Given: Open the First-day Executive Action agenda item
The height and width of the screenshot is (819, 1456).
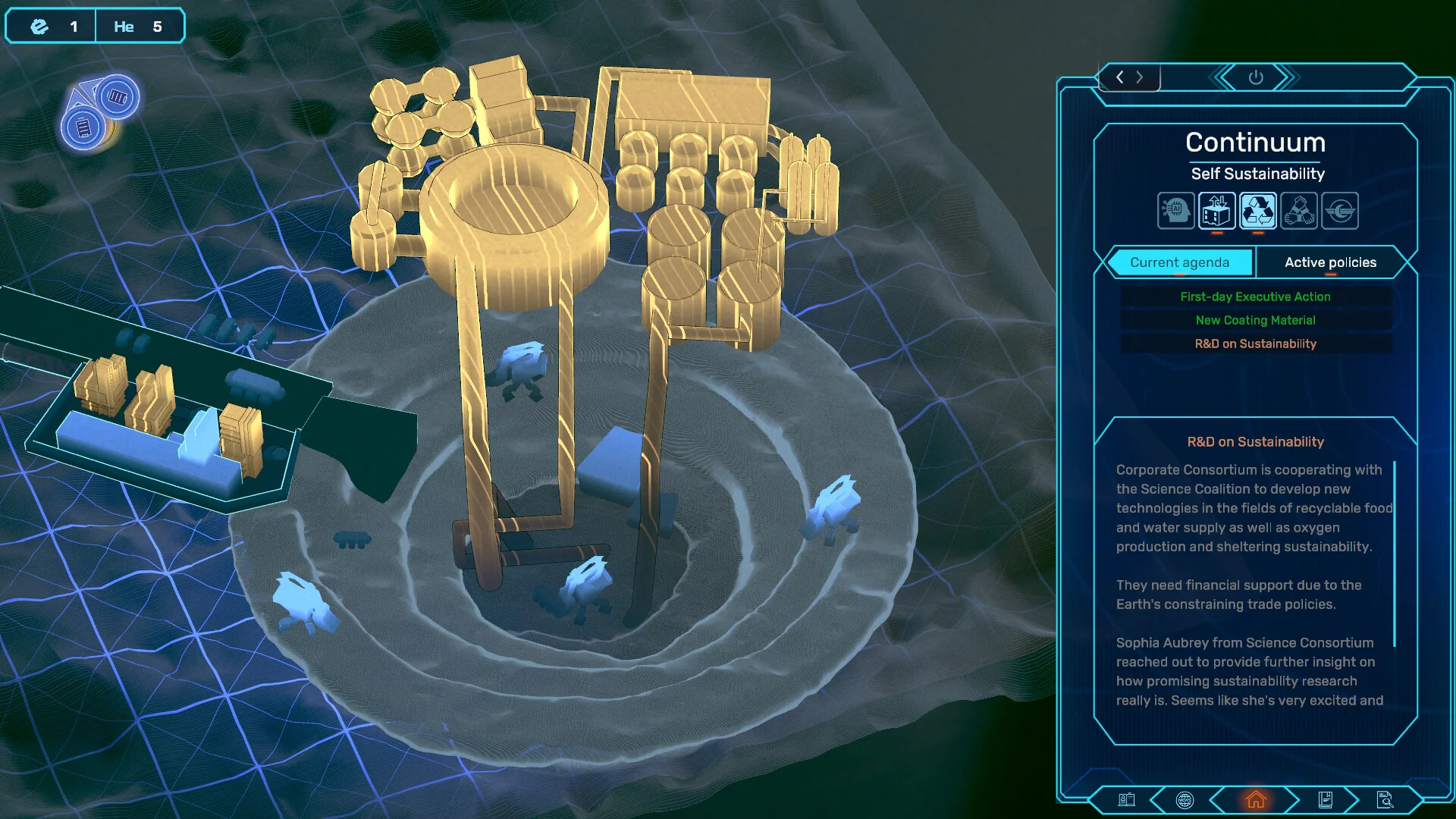Looking at the screenshot, I should (x=1255, y=297).
